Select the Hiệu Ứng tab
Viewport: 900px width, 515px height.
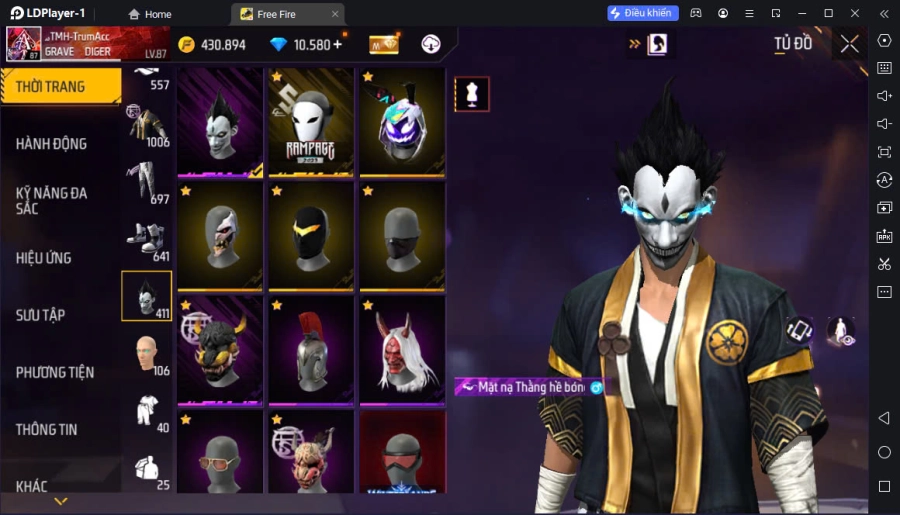point(44,258)
